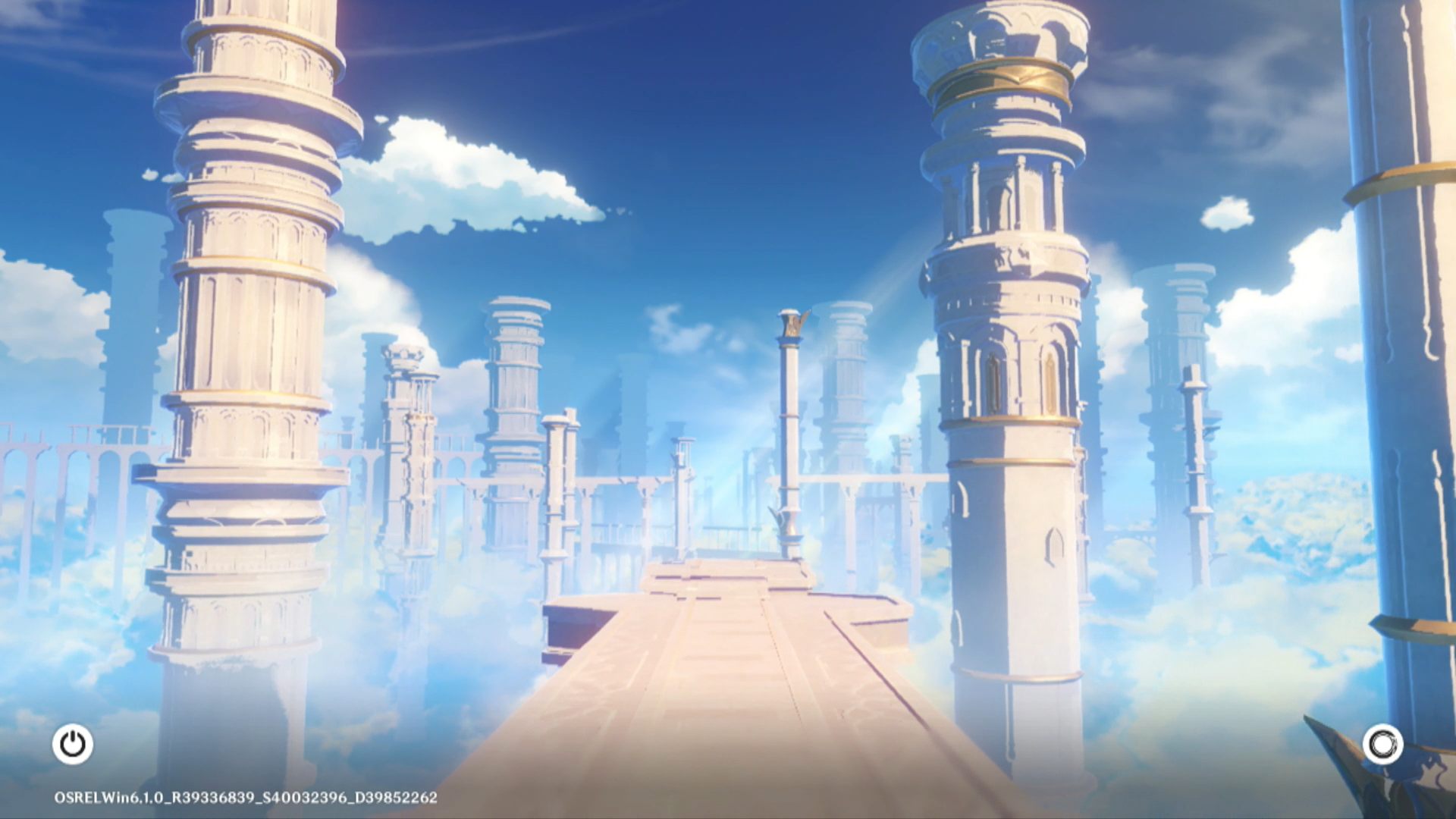Open the round ring icon button
Viewport: 1456px width, 819px height.
(1382, 744)
